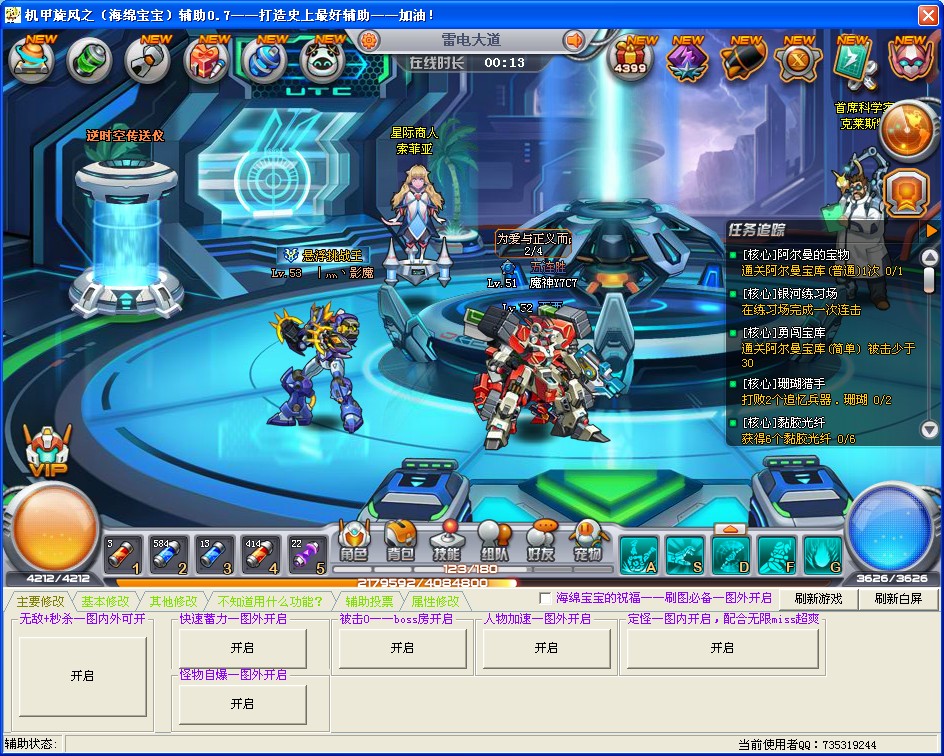Open the 组队 team menu
The width and height of the screenshot is (944, 756).
[x=494, y=541]
